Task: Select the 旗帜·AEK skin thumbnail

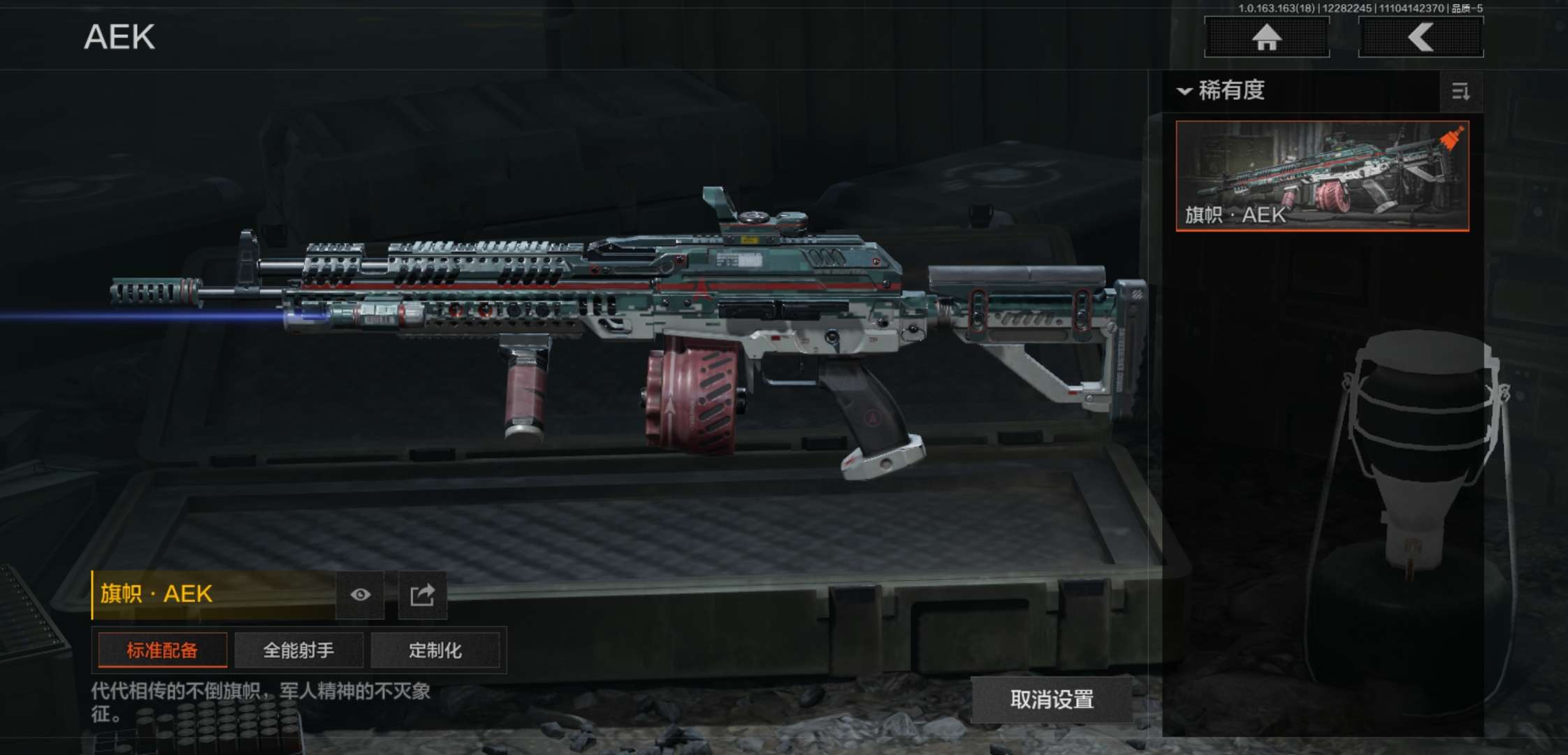Action: point(1322,175)
